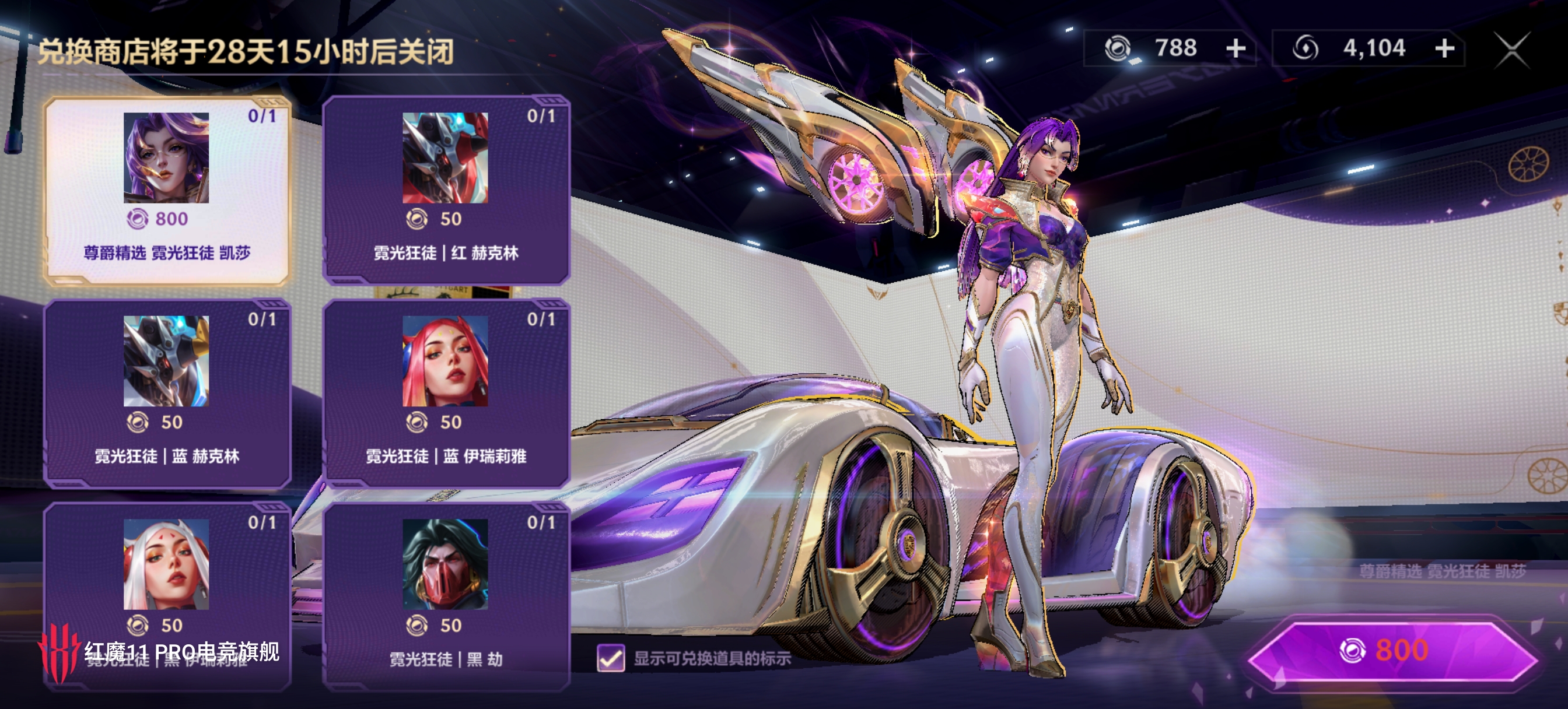
Task: Pick the 霓光狂徒 | 蓝 伊瑞莉雅 card
Action: coord(446,393)
